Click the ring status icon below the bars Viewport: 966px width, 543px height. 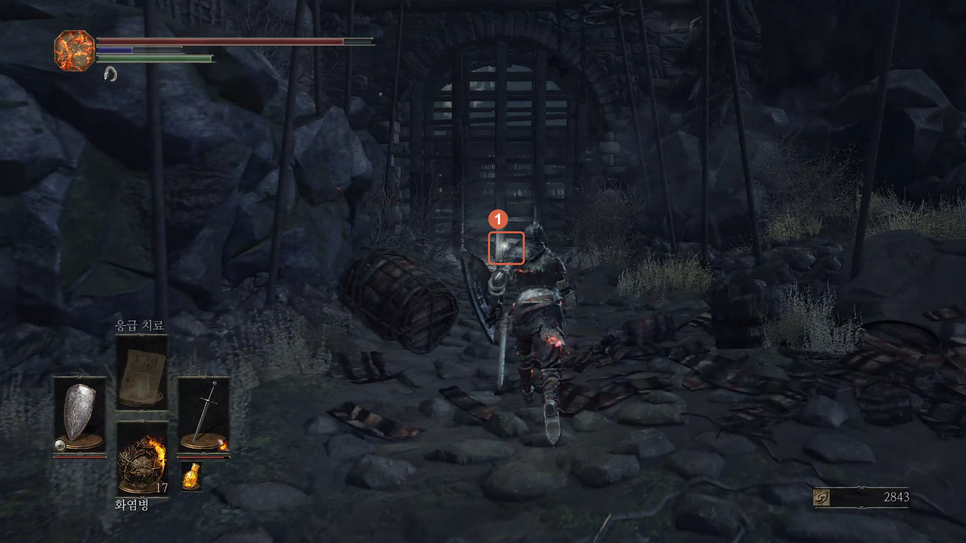coord(110,74)
